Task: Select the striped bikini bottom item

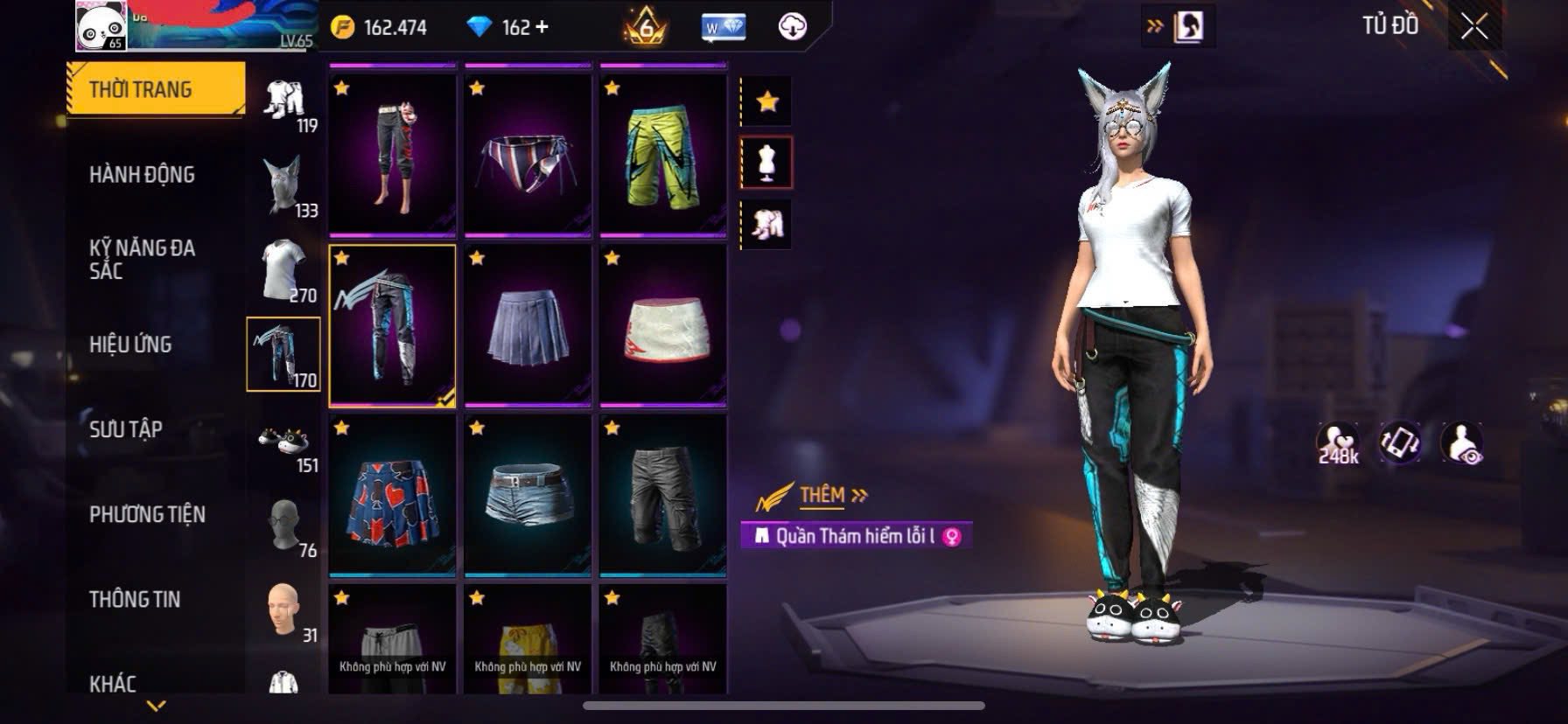Action: pos(528,155)
